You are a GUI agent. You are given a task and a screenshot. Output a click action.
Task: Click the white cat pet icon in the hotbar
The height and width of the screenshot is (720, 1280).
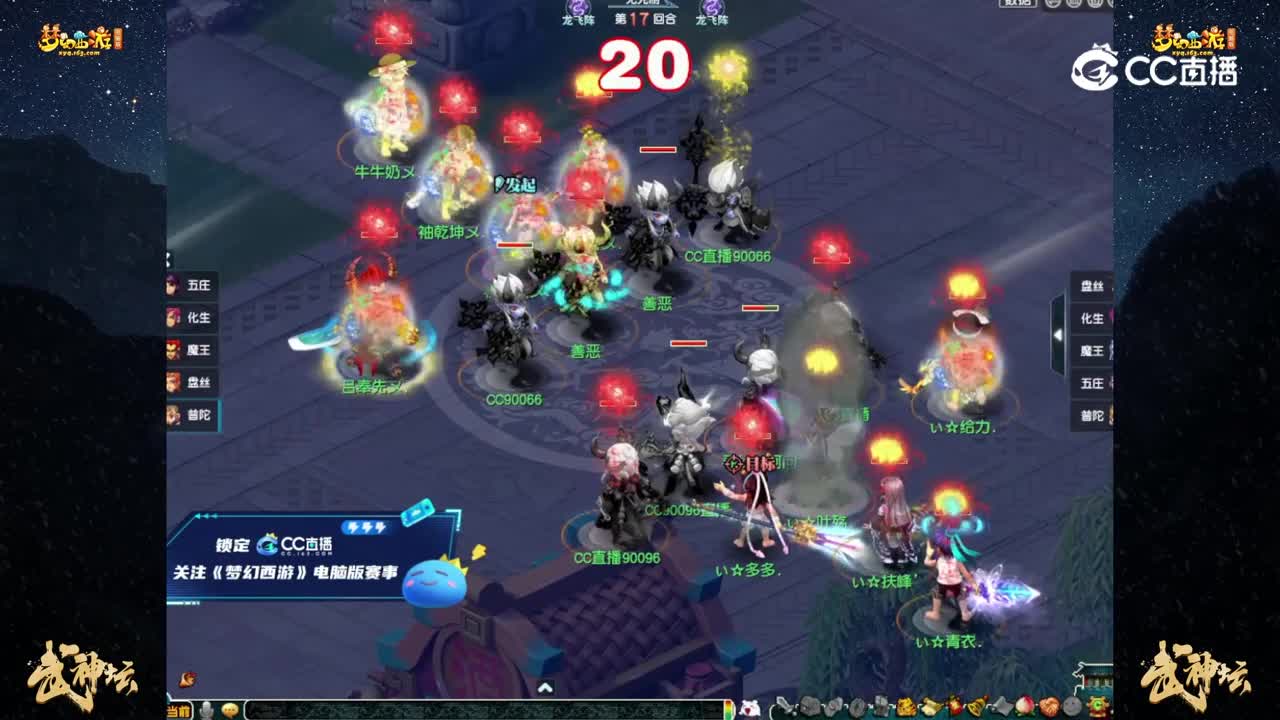[x=751, y=705]
